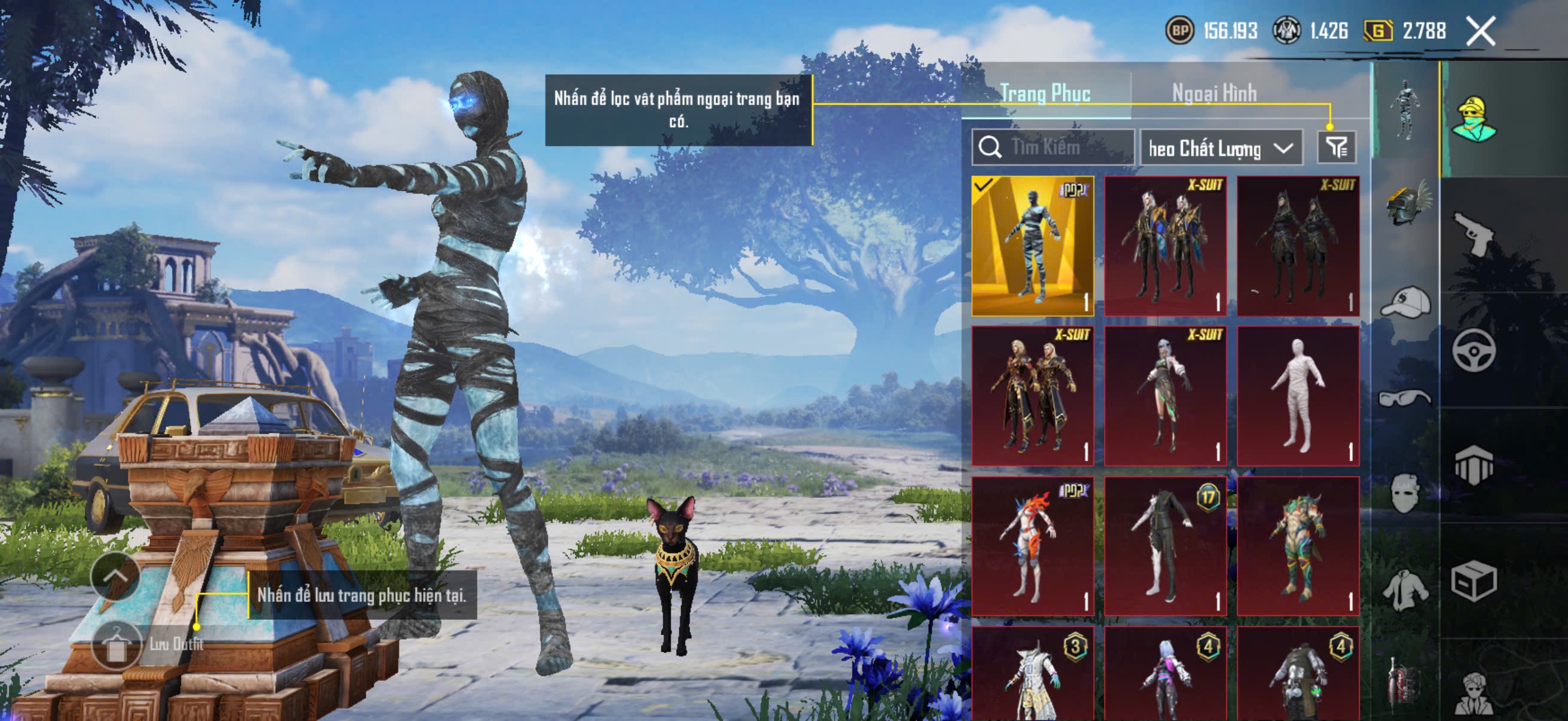Toggle the owned-items filter funnel button
The width and height of the screenshot is (1568, 721).
coord(1336,147)
